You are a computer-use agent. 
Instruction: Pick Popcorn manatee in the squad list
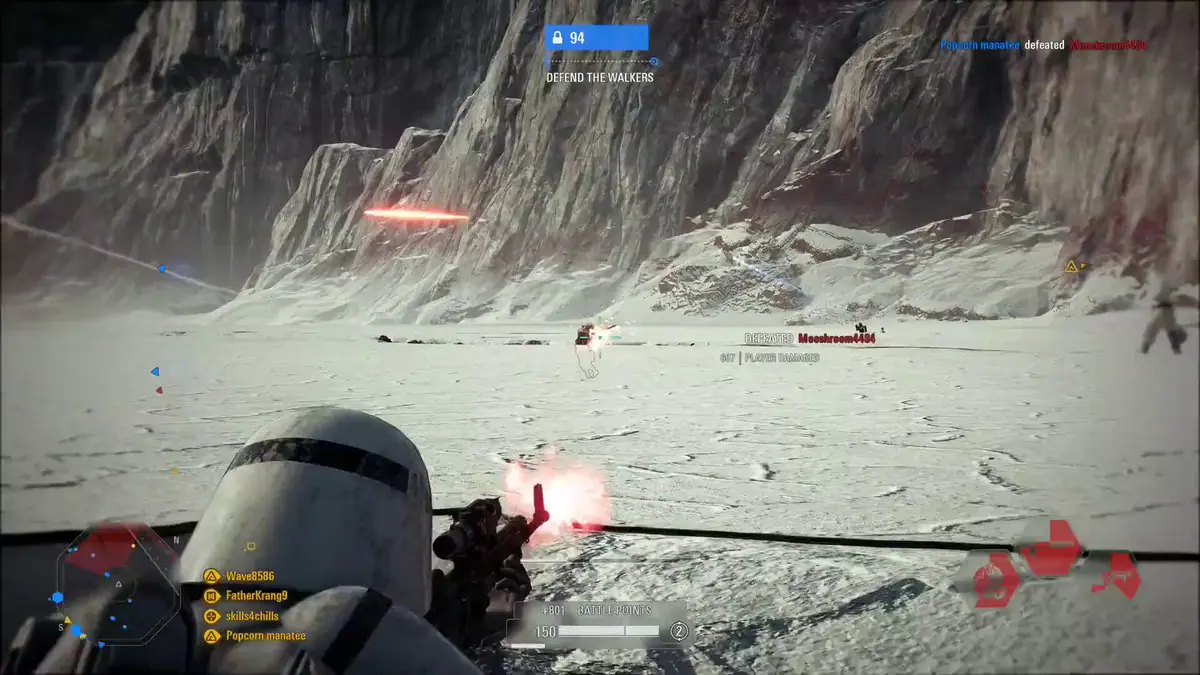265,636
